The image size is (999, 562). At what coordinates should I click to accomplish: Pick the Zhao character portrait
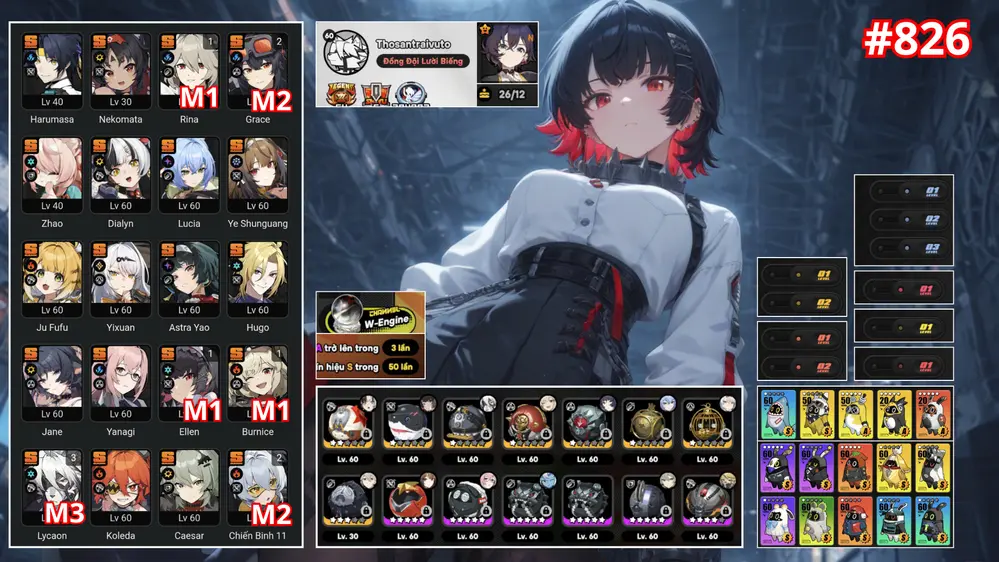(x=52, y=175)
